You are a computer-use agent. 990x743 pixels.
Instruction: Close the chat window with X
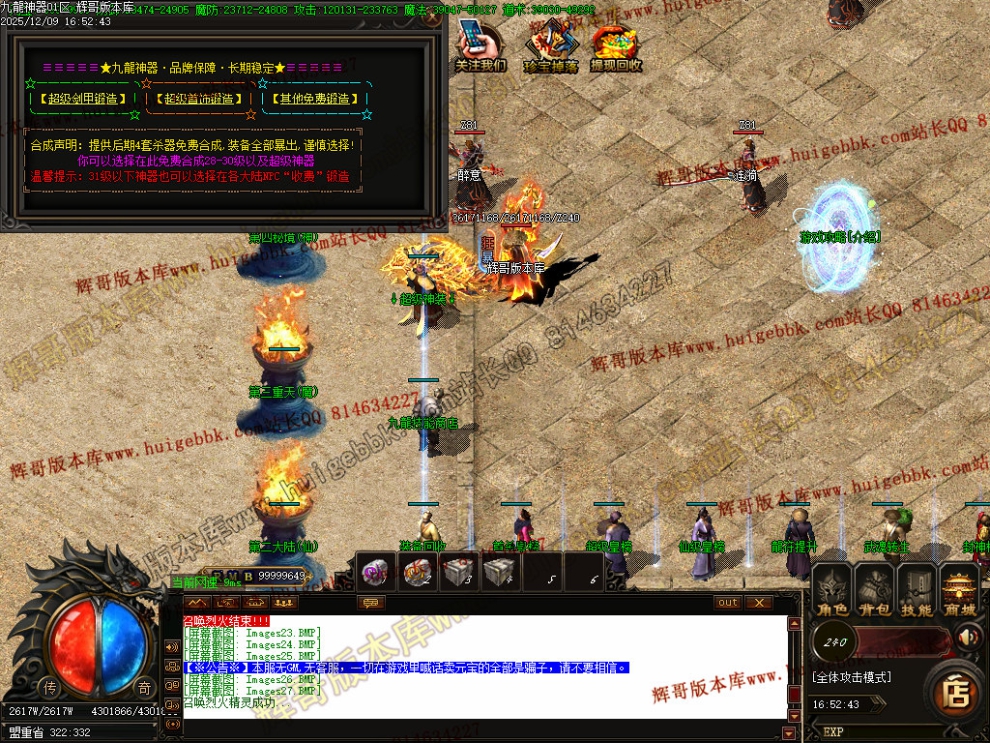point(758,602)
